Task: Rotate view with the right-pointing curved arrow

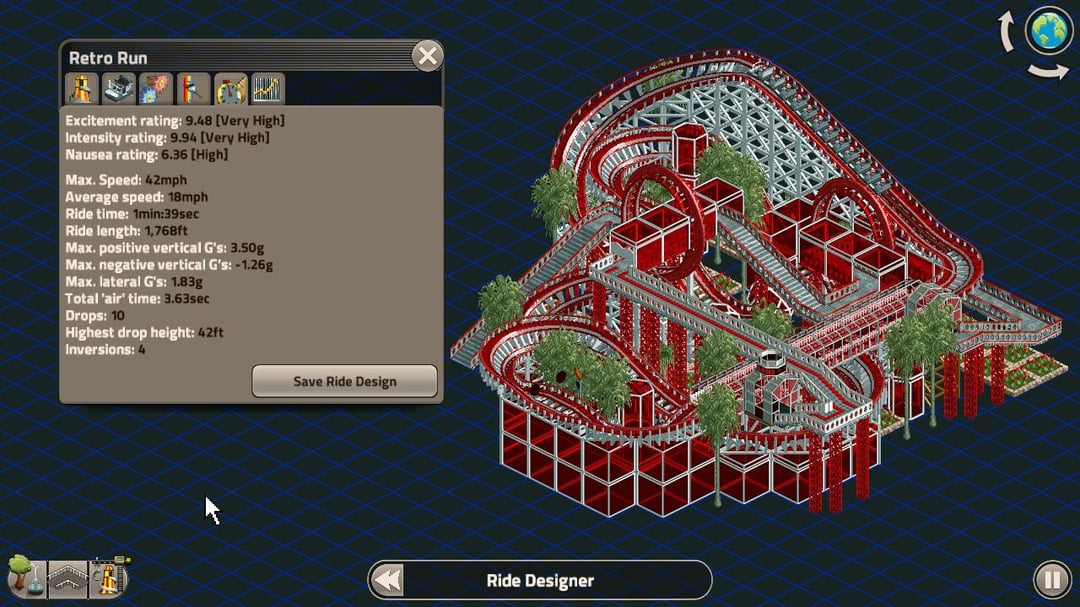Action: click(x=1048, y=71)
